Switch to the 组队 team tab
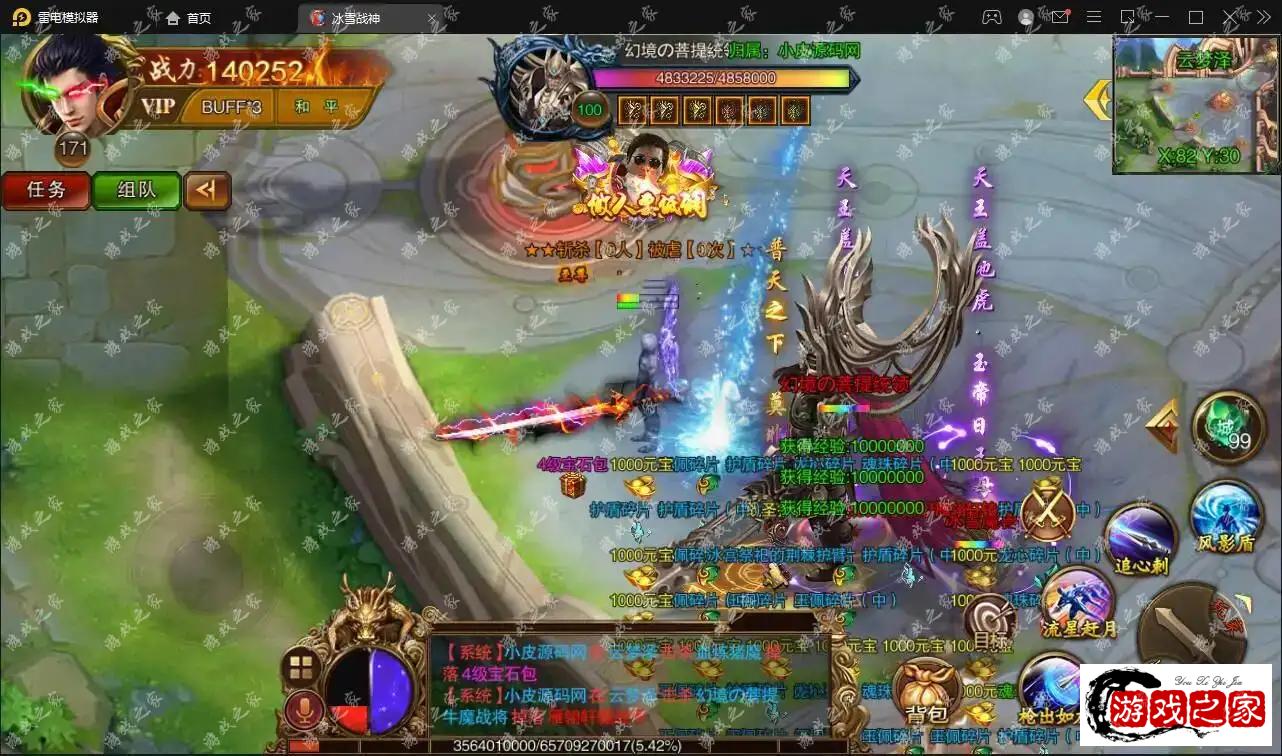1282x756 pixels. (136, 190)
